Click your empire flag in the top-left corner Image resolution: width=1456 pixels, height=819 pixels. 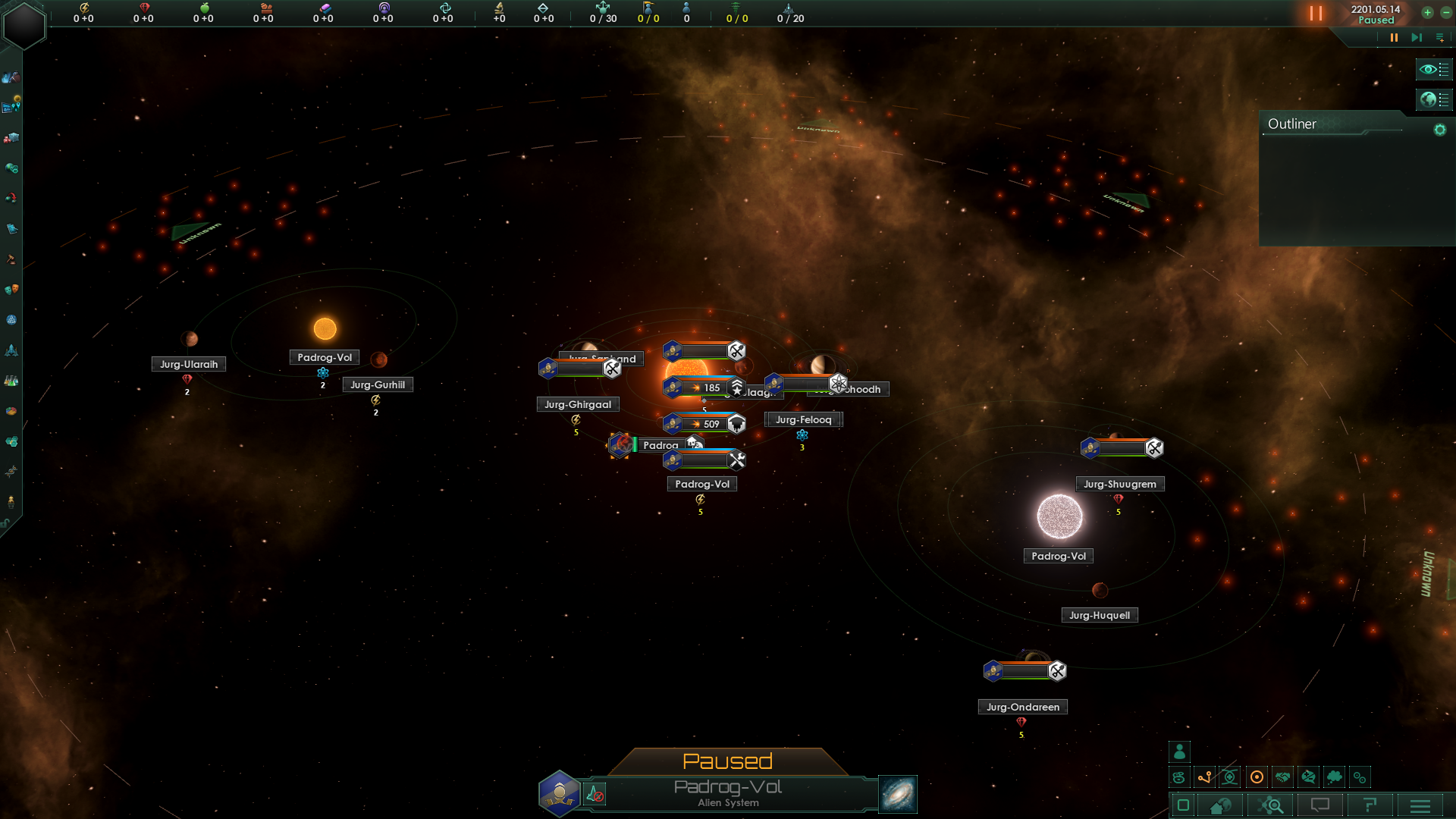(23, 23)
